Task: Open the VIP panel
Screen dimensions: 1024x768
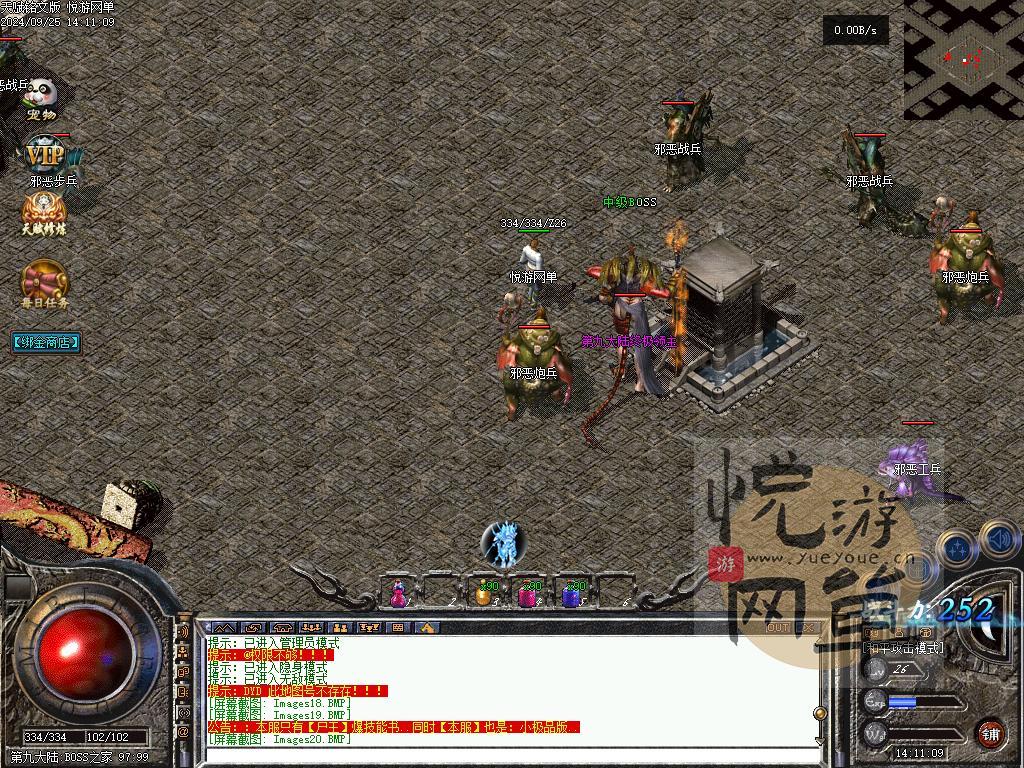Action: (45, 157)
